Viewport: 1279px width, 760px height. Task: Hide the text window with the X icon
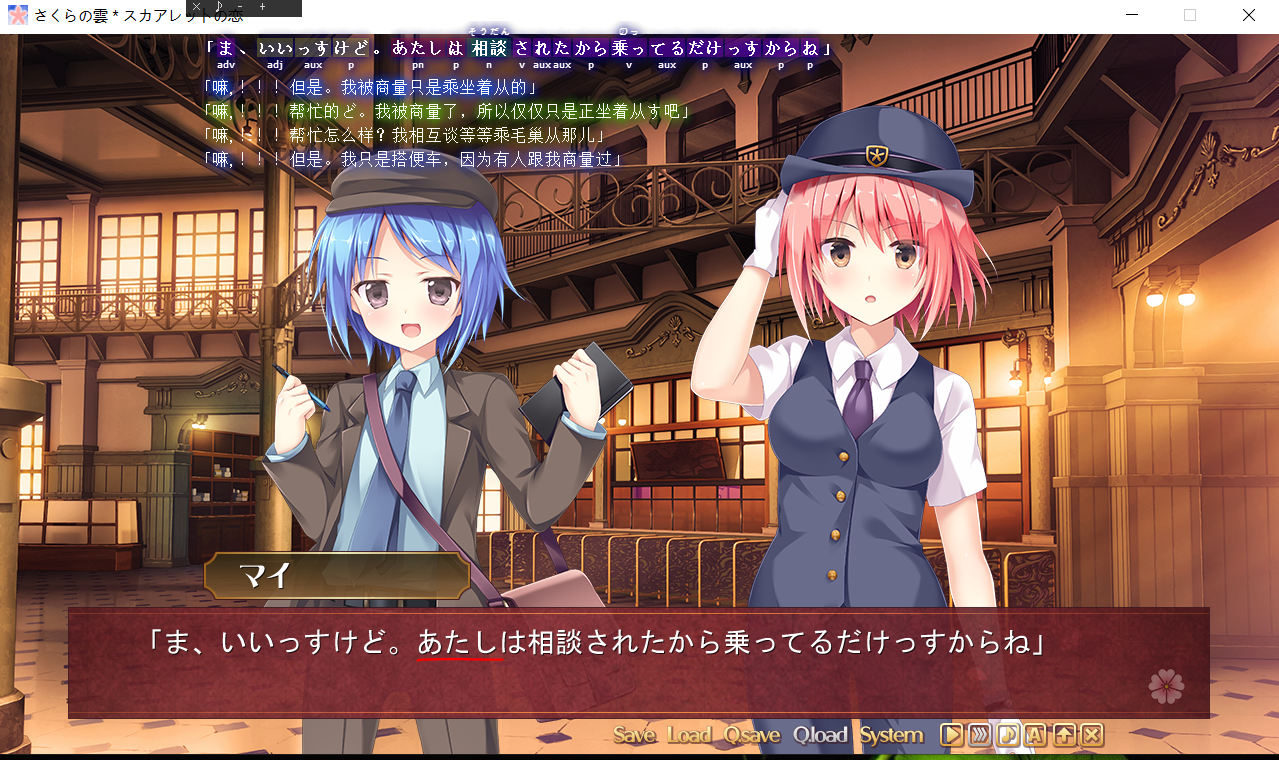(1092, 736)
